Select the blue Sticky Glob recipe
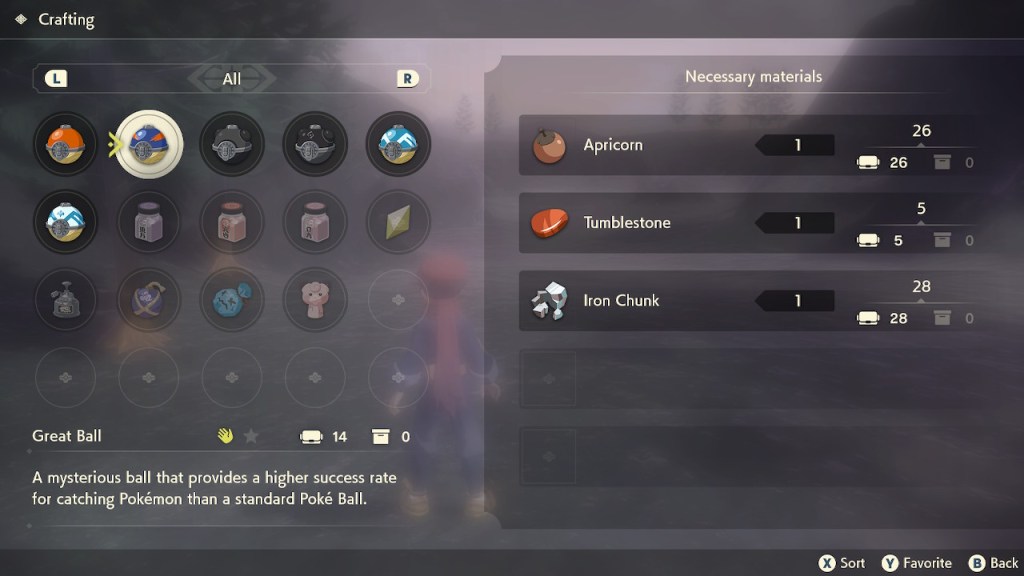The width and height of the screenshot is (1024, 576). point(232,298)
